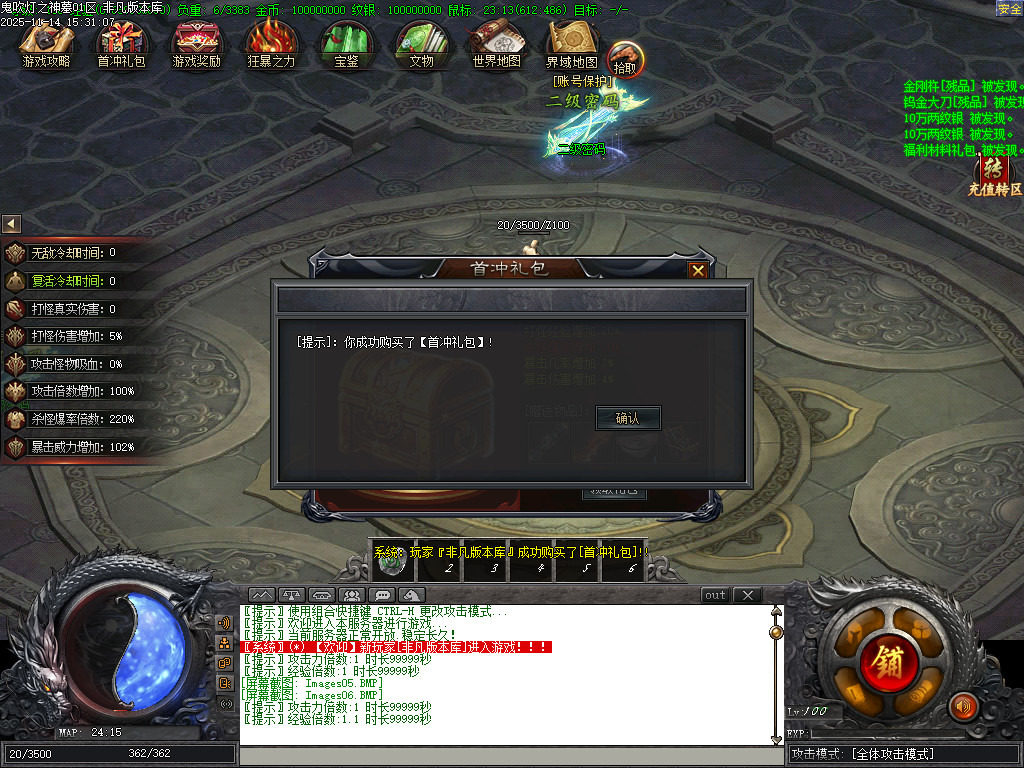1024x768 pixels.
Task: Open the 充值特区 recharge zone
Action: pyautogui.click(x=993, y=174)
